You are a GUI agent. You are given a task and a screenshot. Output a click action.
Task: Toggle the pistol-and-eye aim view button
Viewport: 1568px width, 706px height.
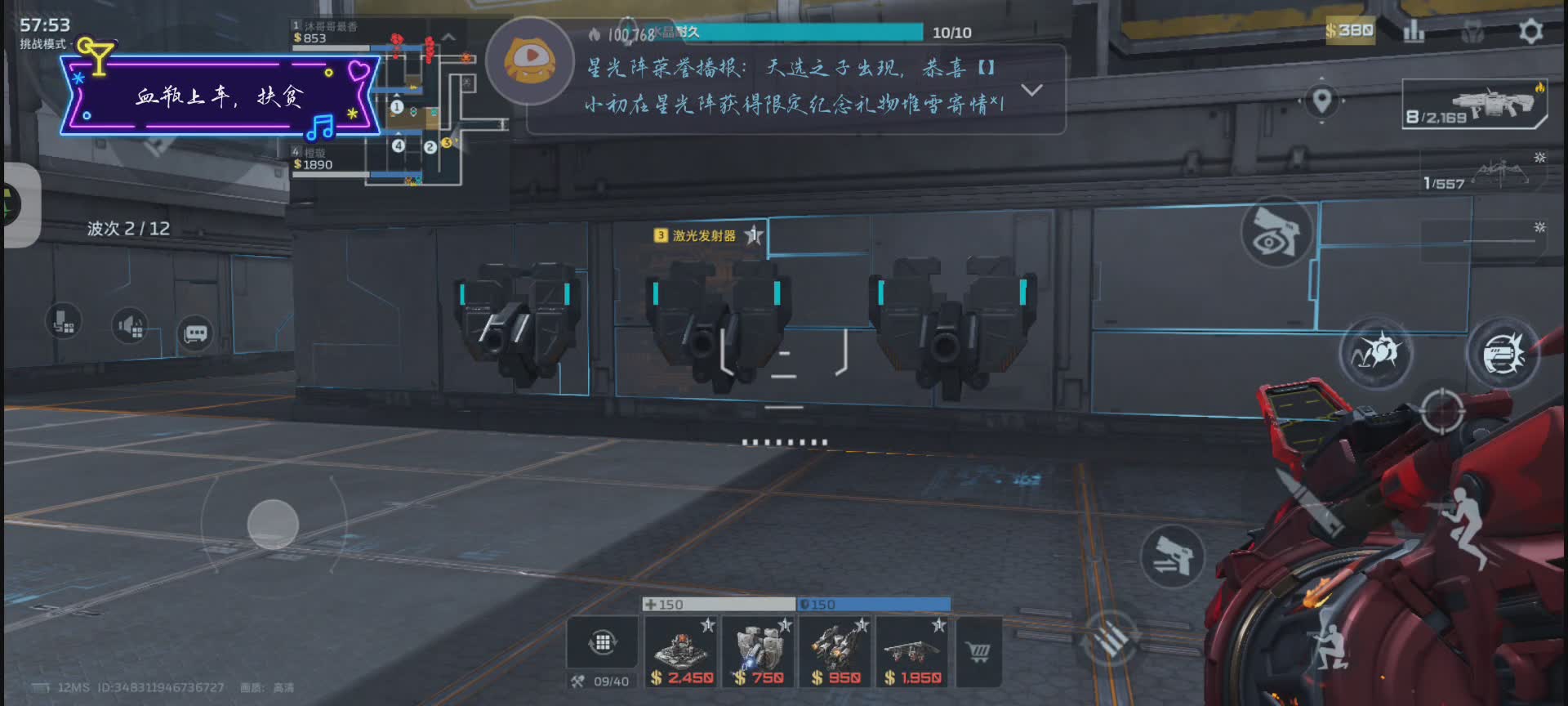tap(1276, 232)
